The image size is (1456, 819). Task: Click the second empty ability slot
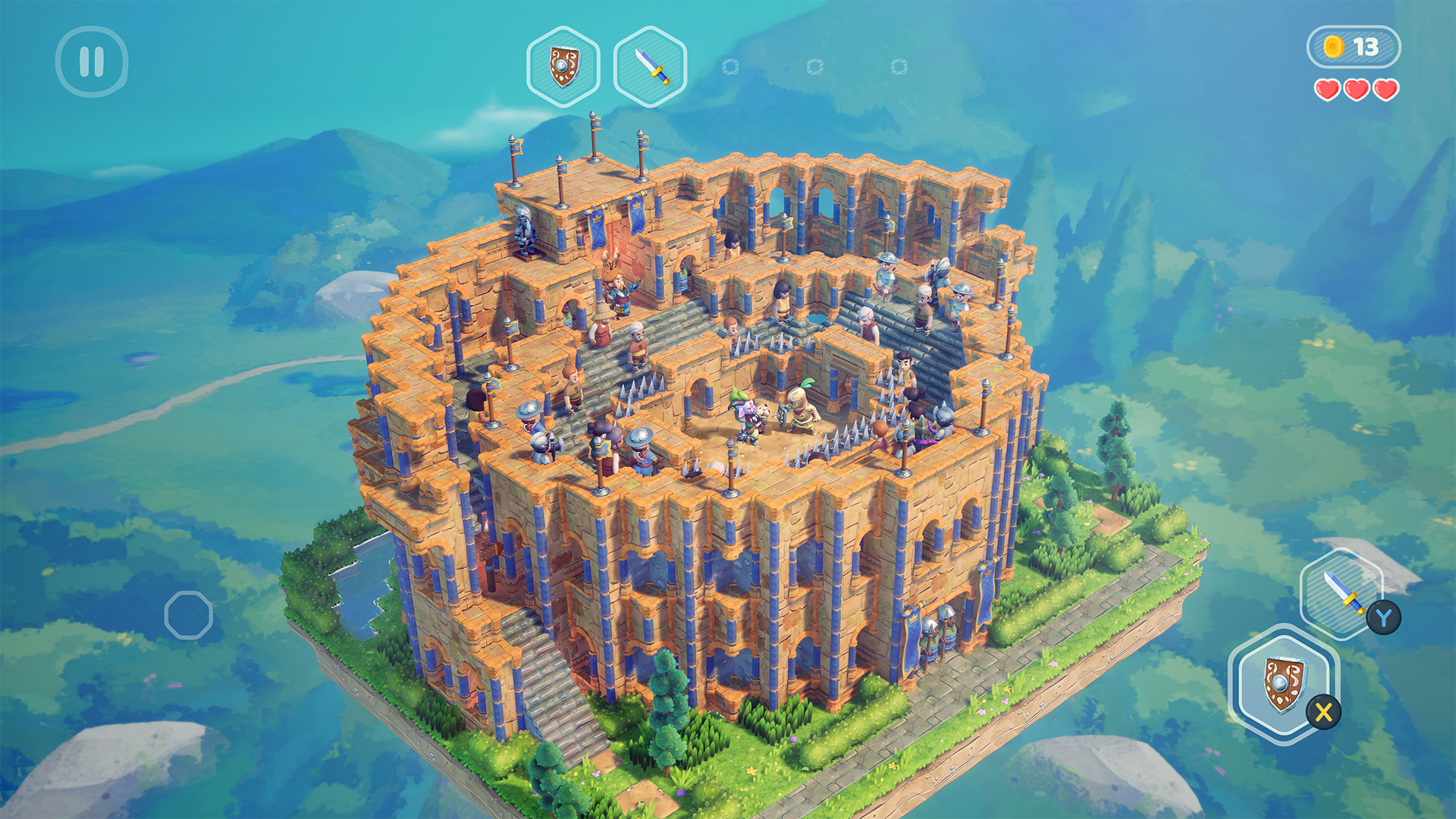pyautogui.click(x=815, y=68)
